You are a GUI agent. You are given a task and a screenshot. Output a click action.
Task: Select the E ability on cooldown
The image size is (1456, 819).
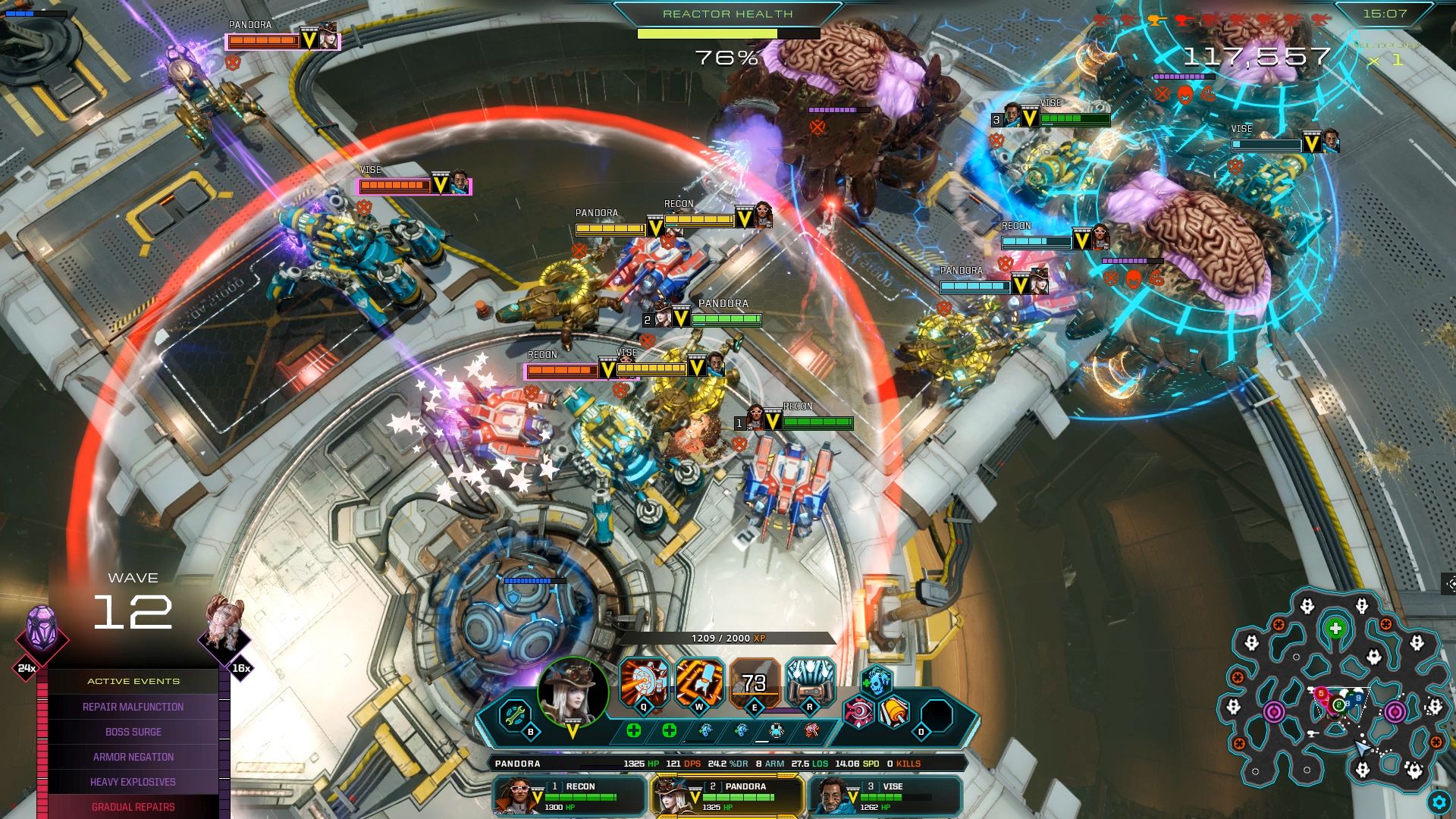tap(755, 682)
